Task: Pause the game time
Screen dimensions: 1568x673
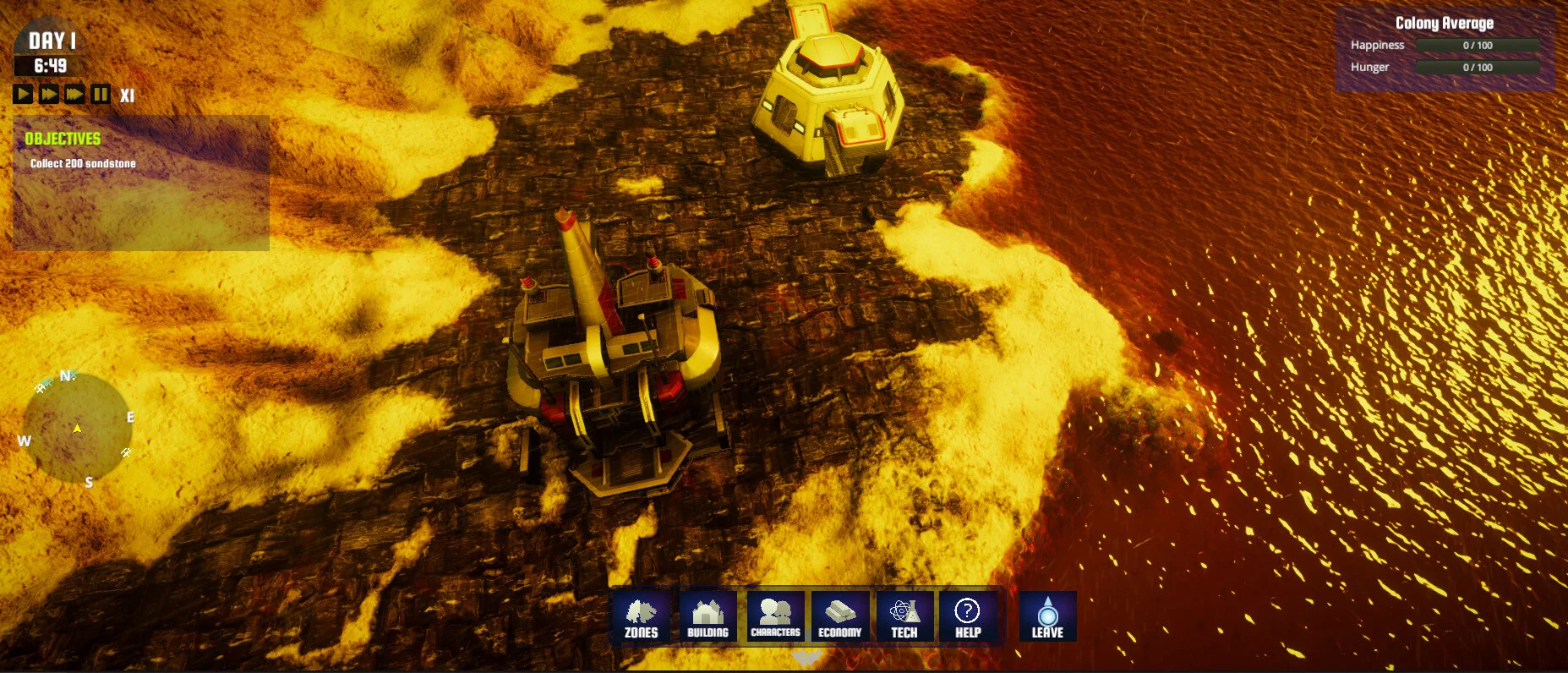Action: click(101, 94)
